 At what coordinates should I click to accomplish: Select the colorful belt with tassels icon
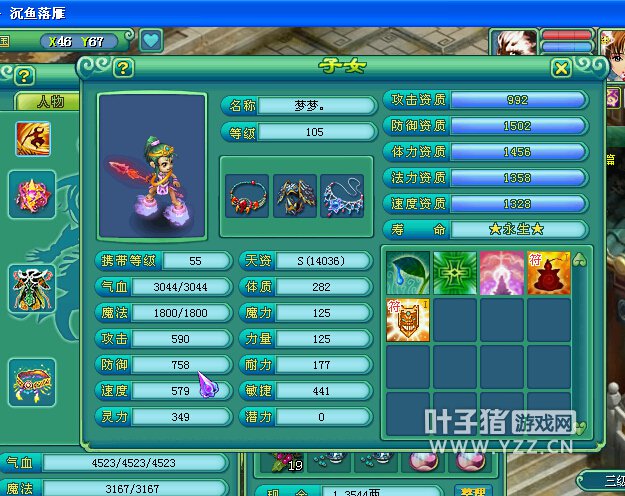[31, 381]
